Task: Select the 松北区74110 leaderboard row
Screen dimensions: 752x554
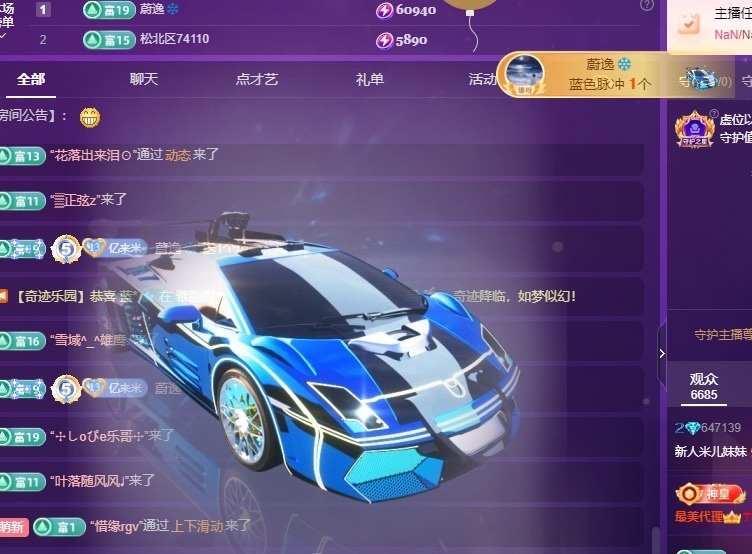Action: [173, 40]
